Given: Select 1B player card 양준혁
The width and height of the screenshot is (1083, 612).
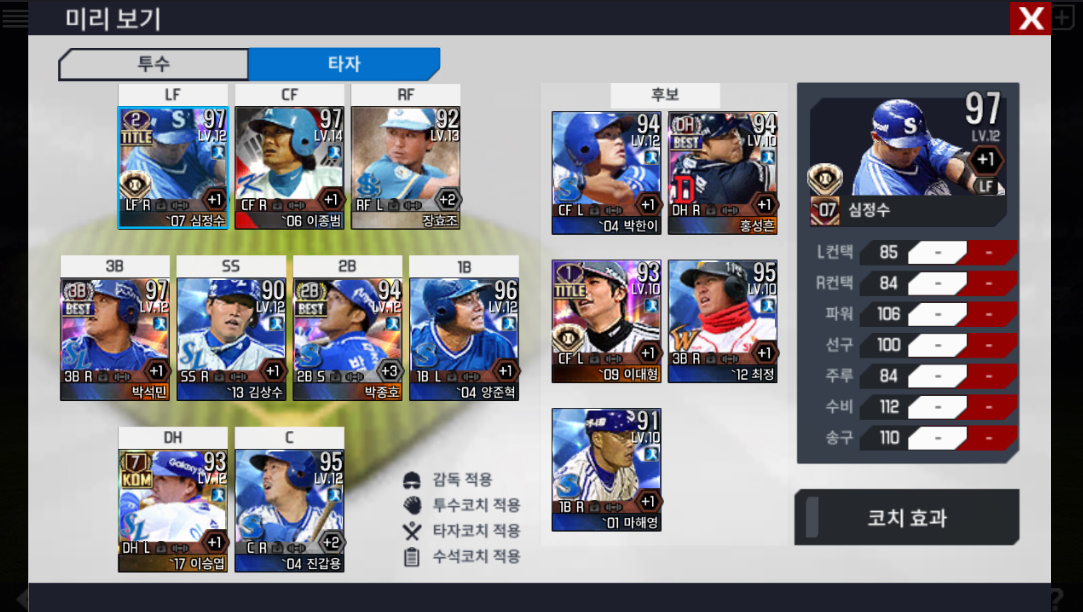Looking at the screenshot, I should click(463, 339).
